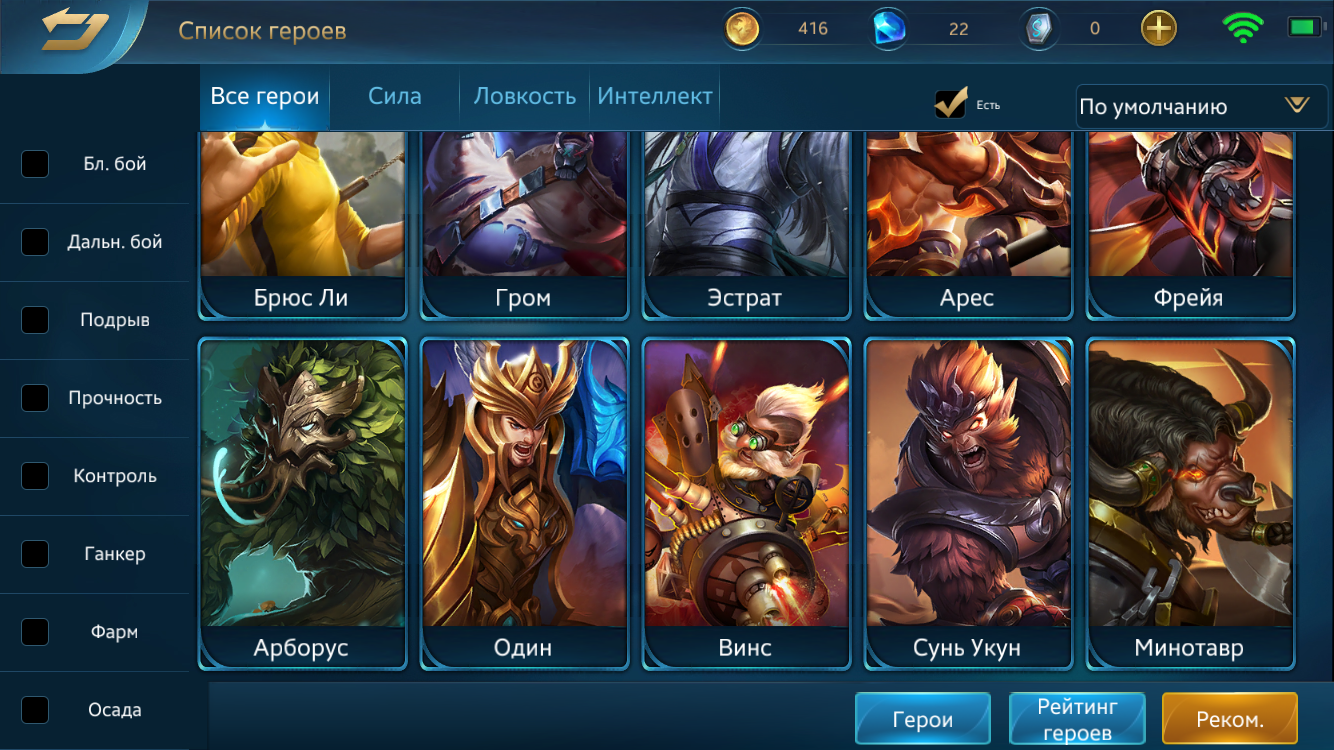The width and height of the screenshot is (1334, 750).
Task: Click the blue gem currency icon
Action: 888,28
